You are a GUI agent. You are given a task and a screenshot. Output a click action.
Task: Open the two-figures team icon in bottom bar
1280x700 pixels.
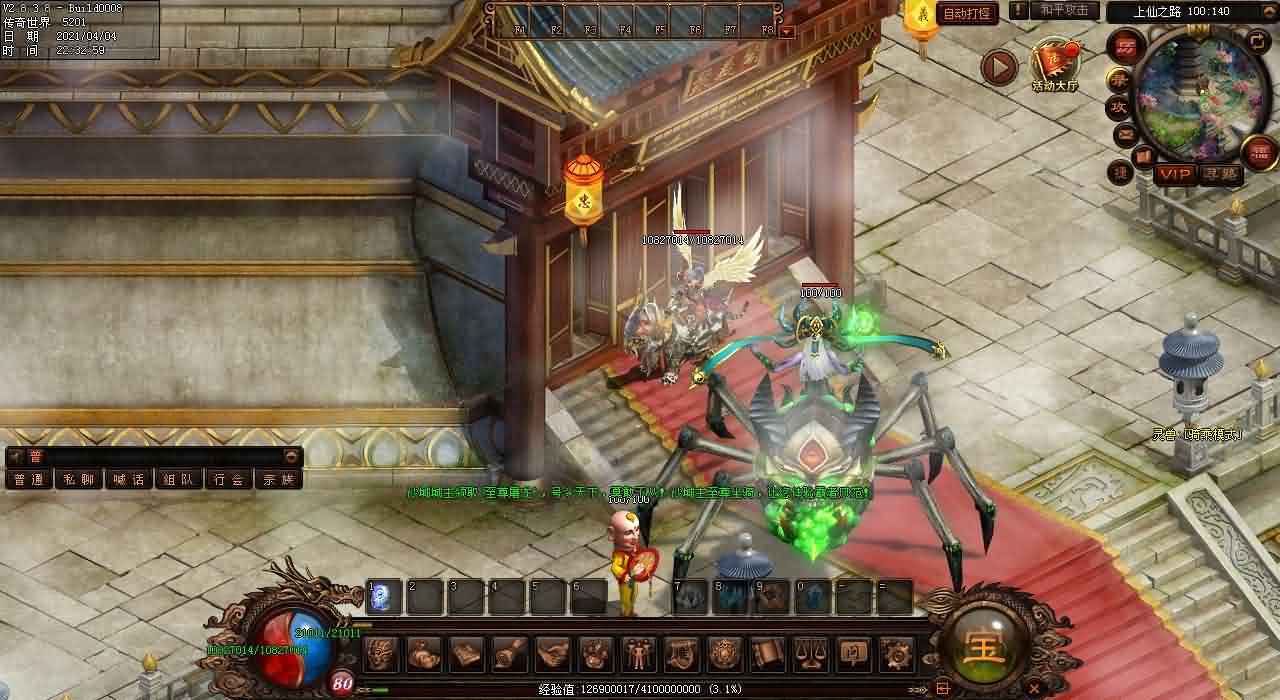click(638, 654)
